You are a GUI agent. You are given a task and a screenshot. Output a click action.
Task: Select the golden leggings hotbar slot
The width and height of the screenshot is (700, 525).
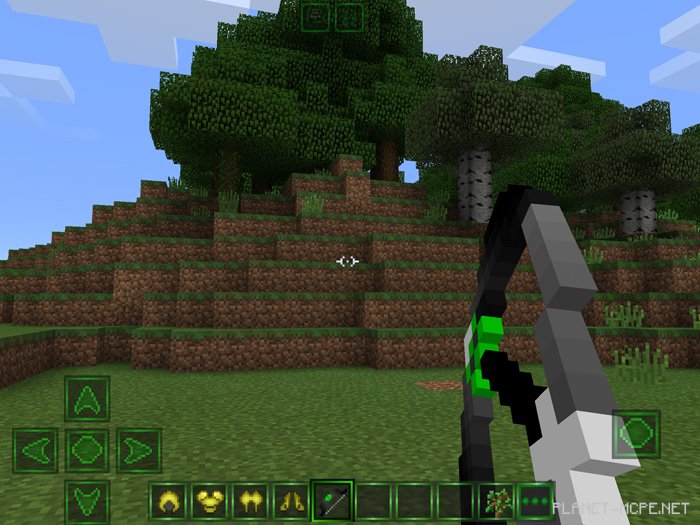[x=250, y=500]
